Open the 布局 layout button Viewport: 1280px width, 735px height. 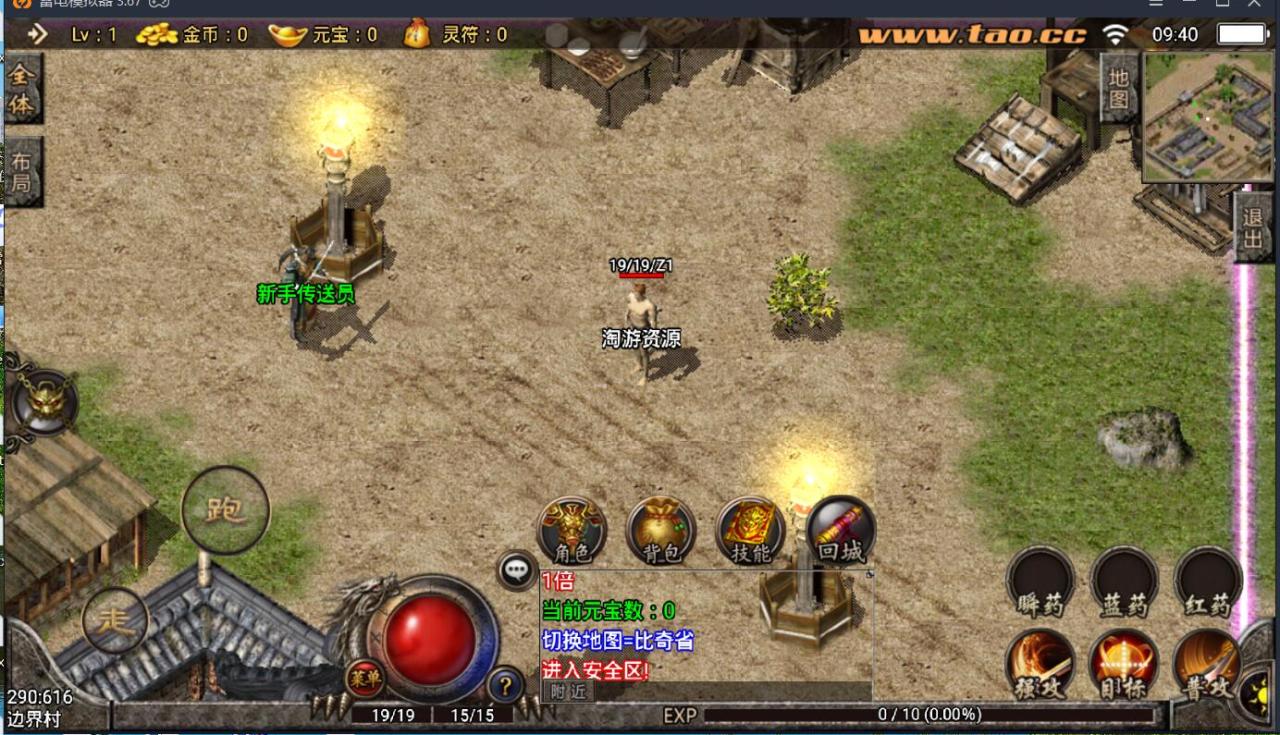coord(22,171)
